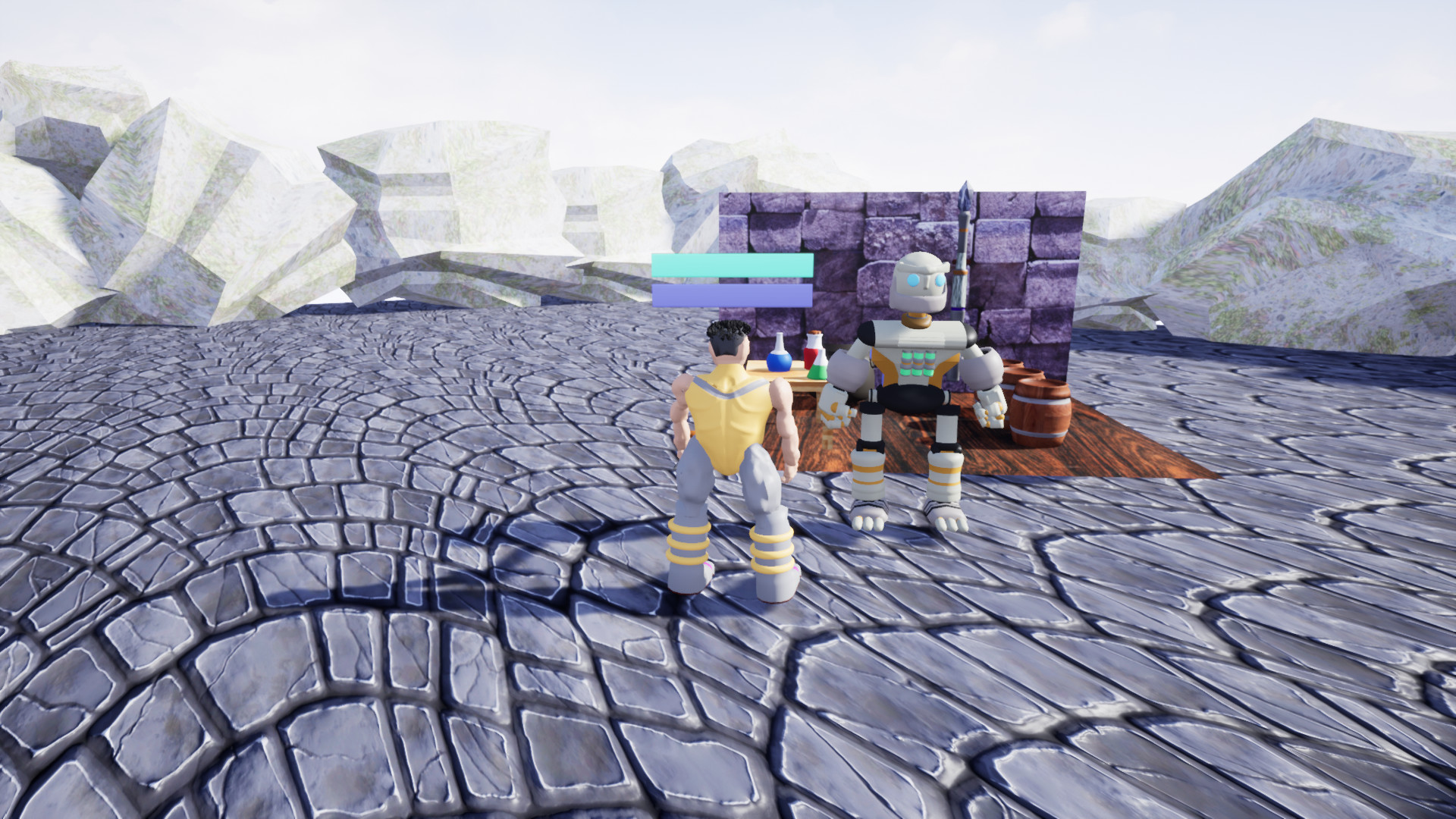Click the robot merchant's head
This screenshot has height=819, width=1456.
coord(920,281)
